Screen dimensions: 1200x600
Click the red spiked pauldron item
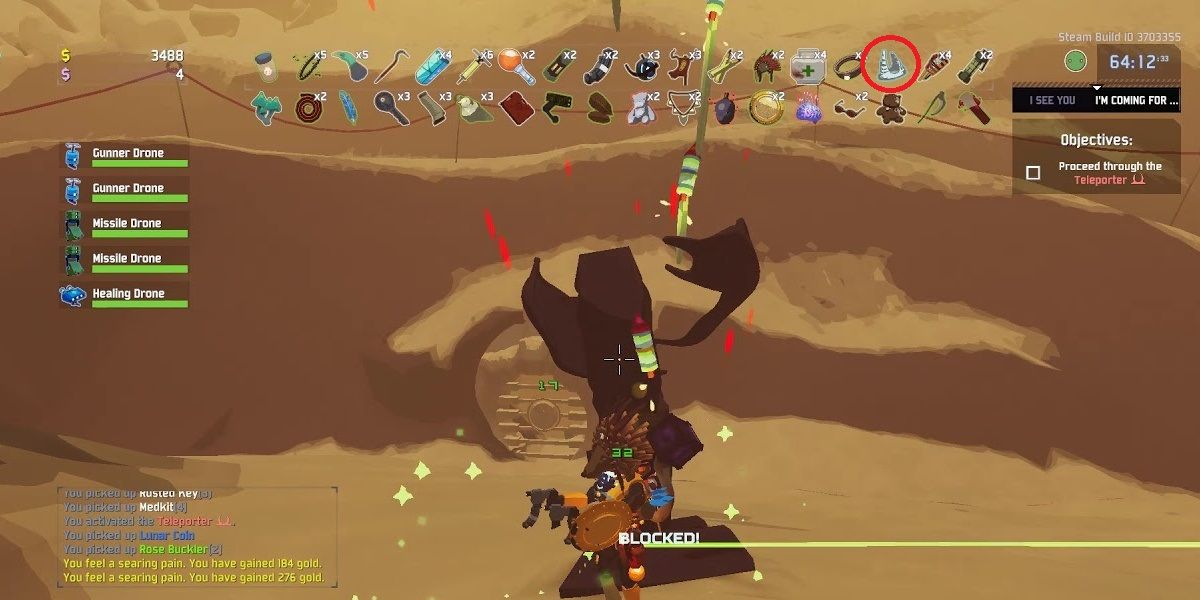[765, 67]
